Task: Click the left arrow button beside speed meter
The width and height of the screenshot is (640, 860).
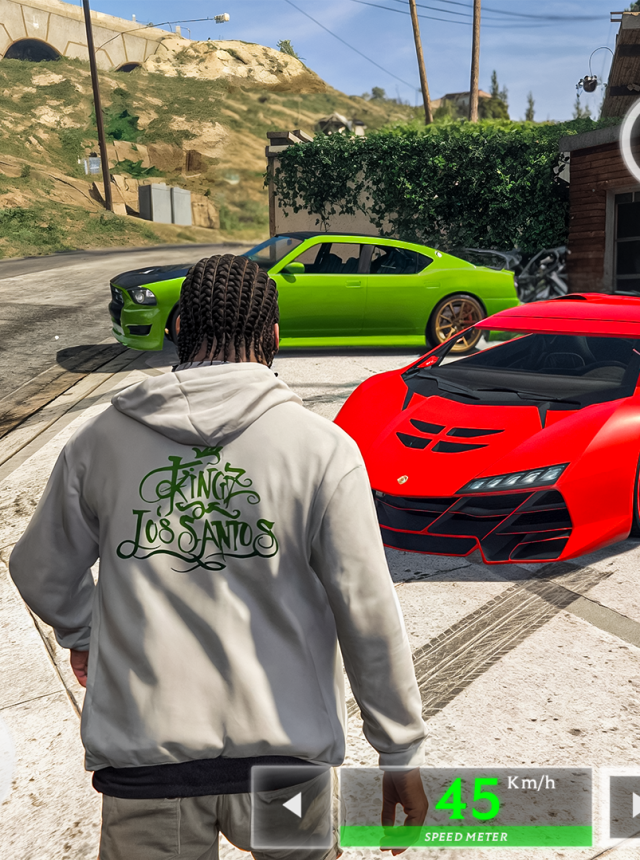Action: click(x=292, y=806)
